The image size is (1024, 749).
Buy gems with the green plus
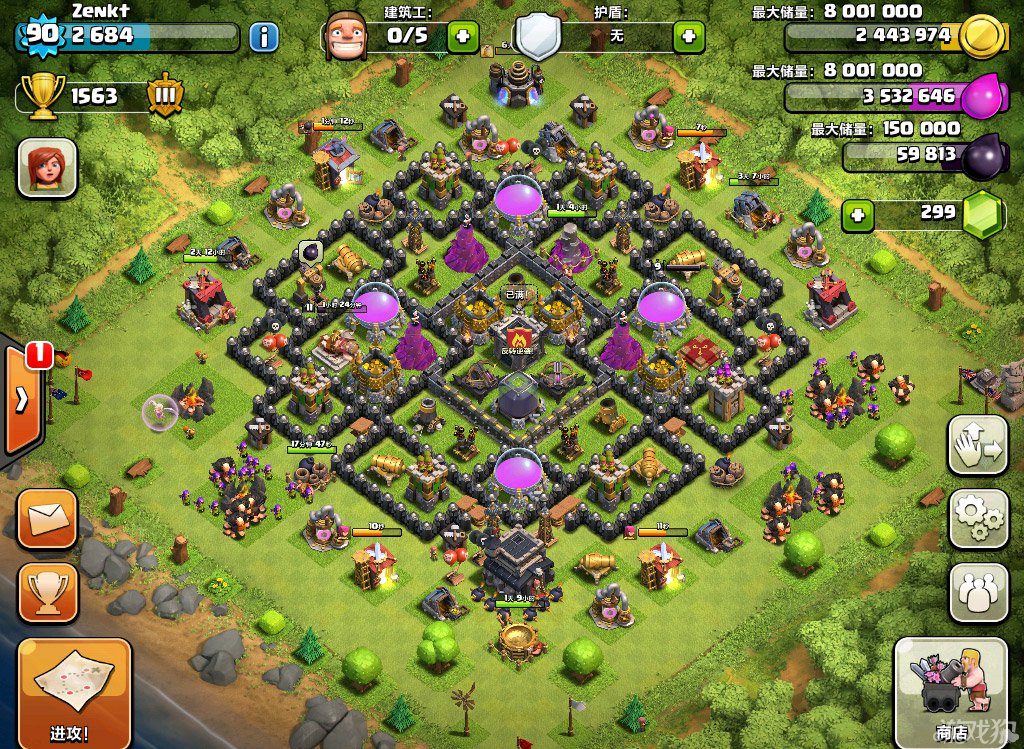[855, 213]
